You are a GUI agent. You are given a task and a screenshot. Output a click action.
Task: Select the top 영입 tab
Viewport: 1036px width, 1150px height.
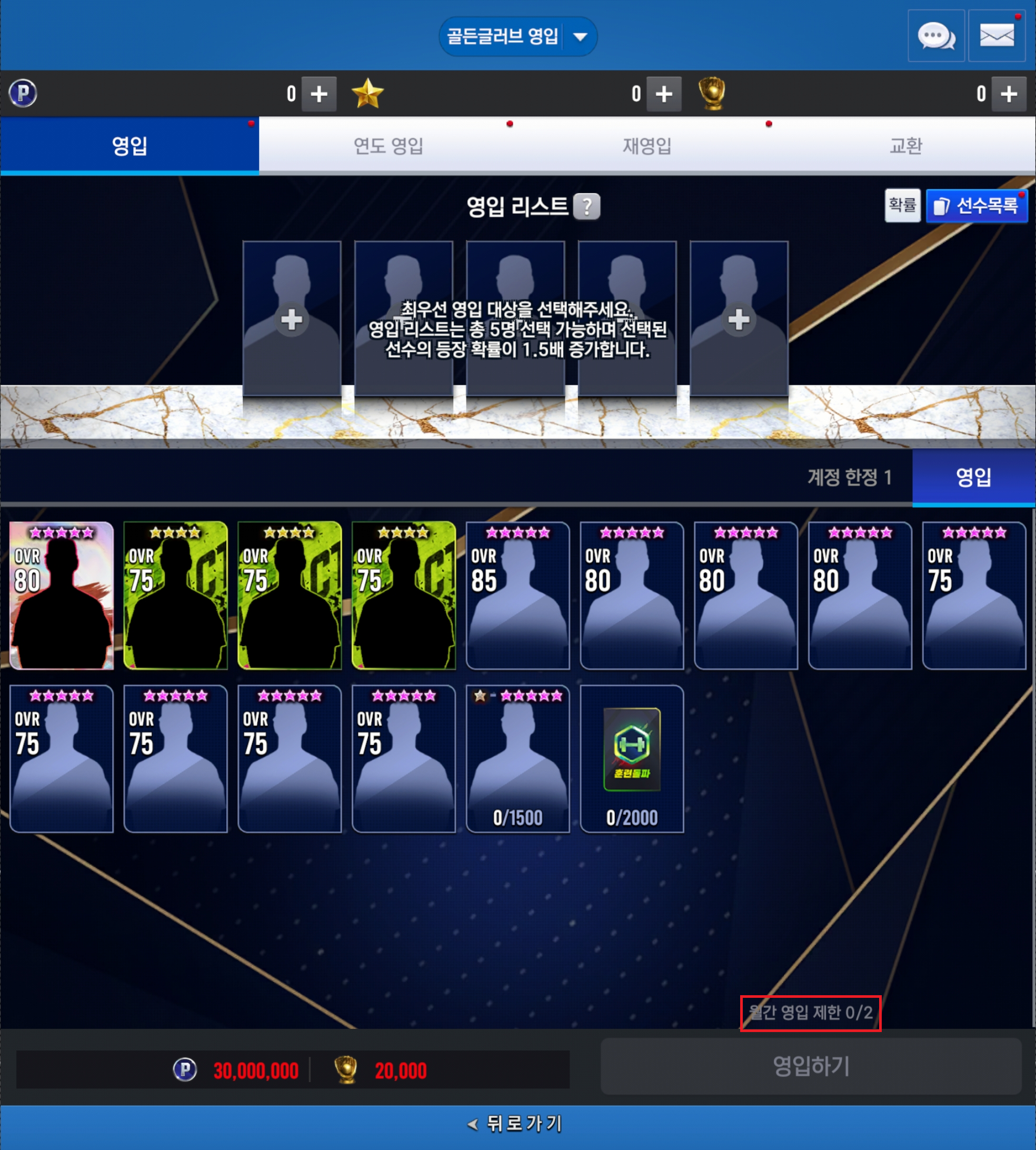coord(130,146)
